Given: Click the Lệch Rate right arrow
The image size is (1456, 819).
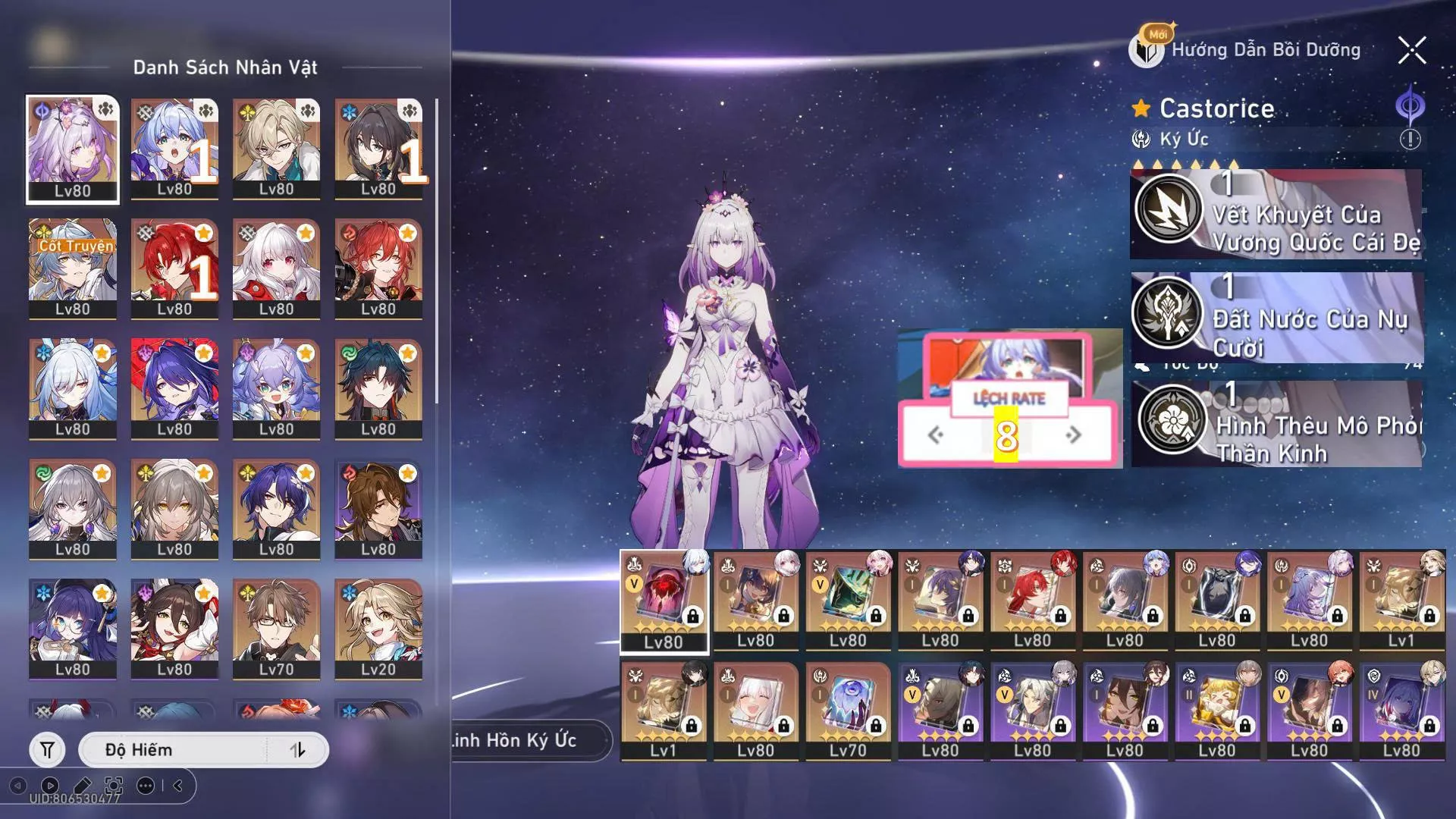Looking at the screenshot, I should (1074, 435).
